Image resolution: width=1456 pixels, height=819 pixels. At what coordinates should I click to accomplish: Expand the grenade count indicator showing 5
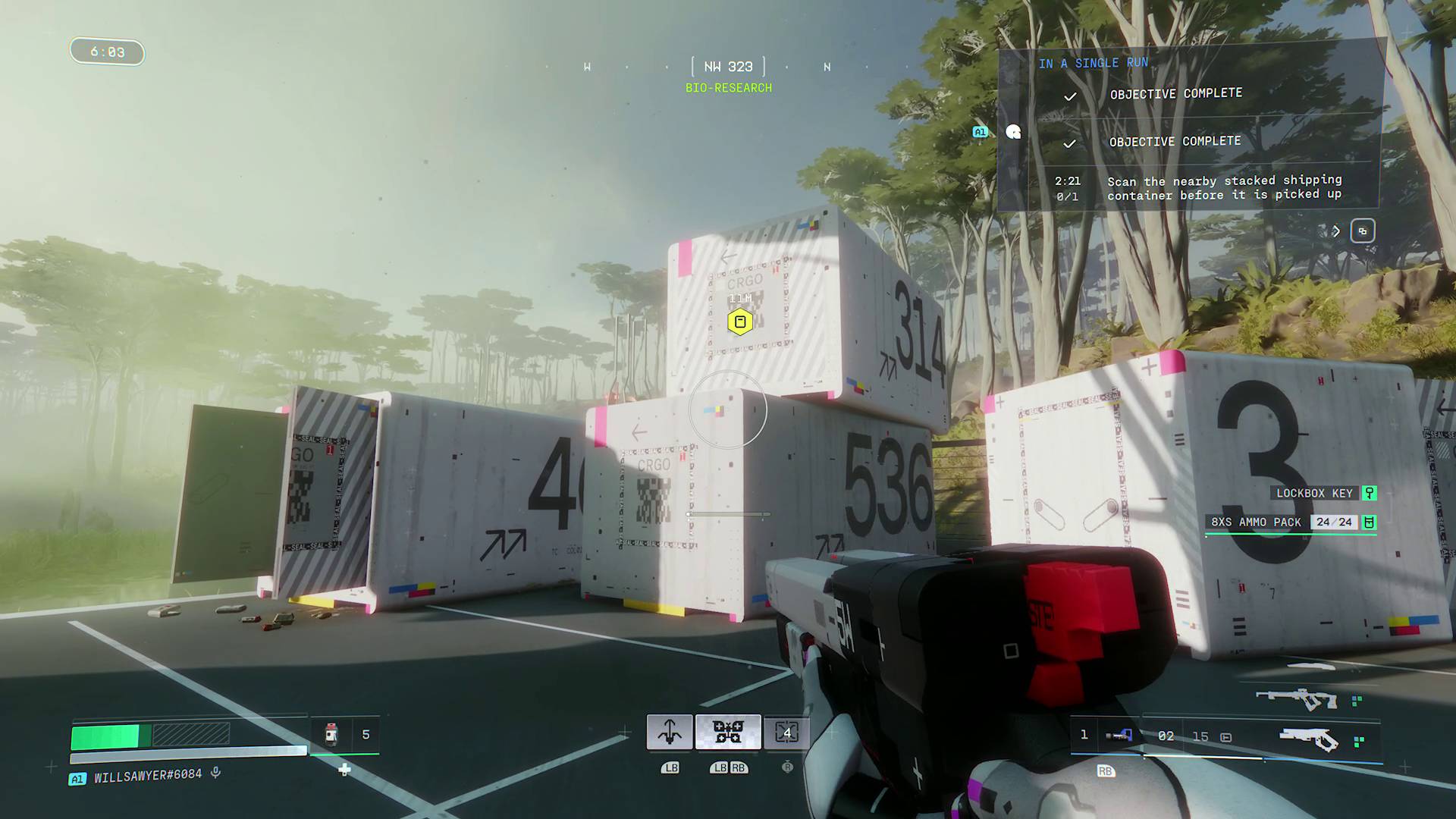346,734
